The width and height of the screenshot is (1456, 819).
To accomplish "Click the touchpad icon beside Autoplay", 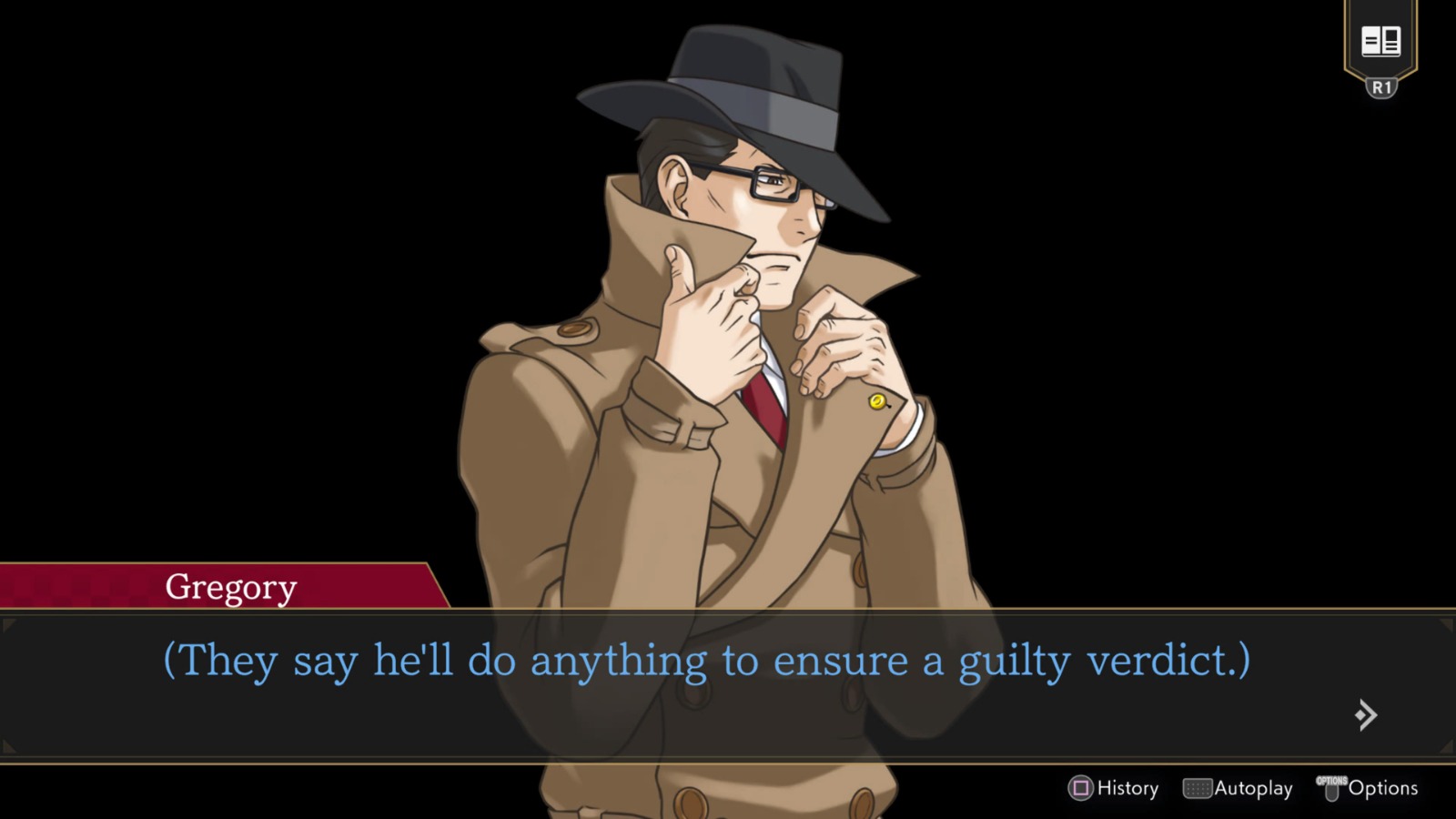I will click(x=1198, y=788).
